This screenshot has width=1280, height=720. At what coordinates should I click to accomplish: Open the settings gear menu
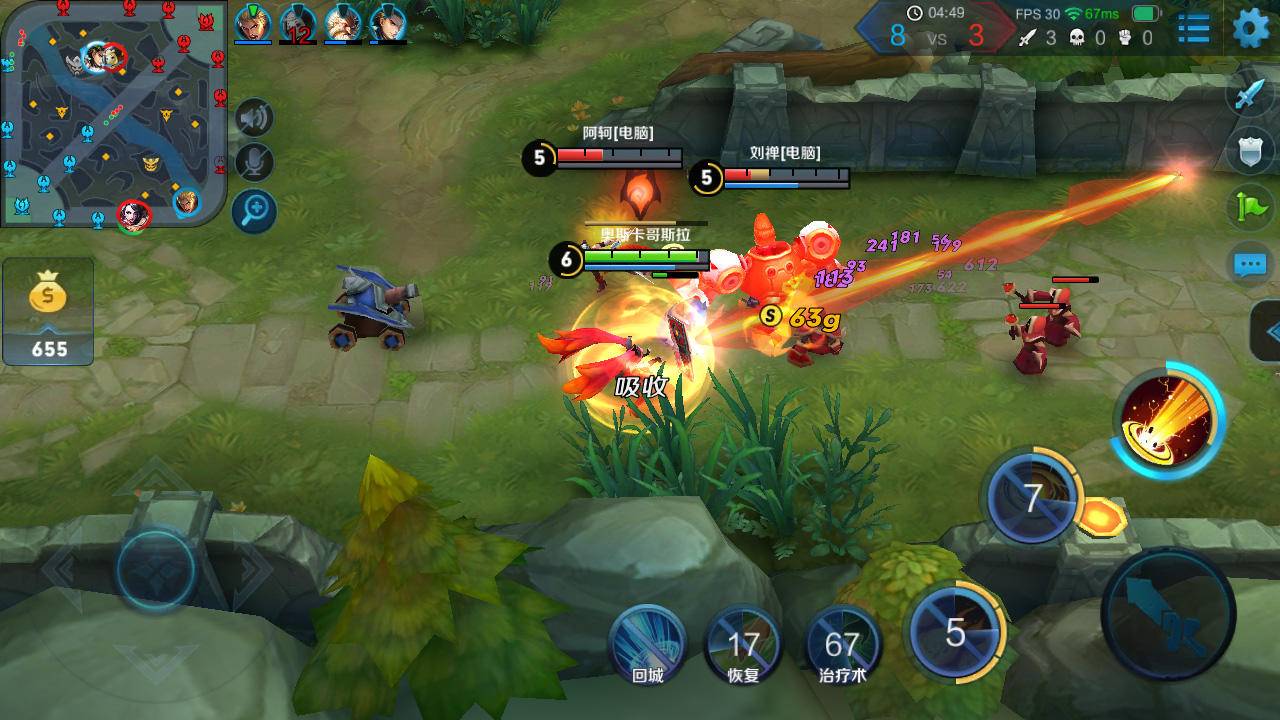(1251, 28)
